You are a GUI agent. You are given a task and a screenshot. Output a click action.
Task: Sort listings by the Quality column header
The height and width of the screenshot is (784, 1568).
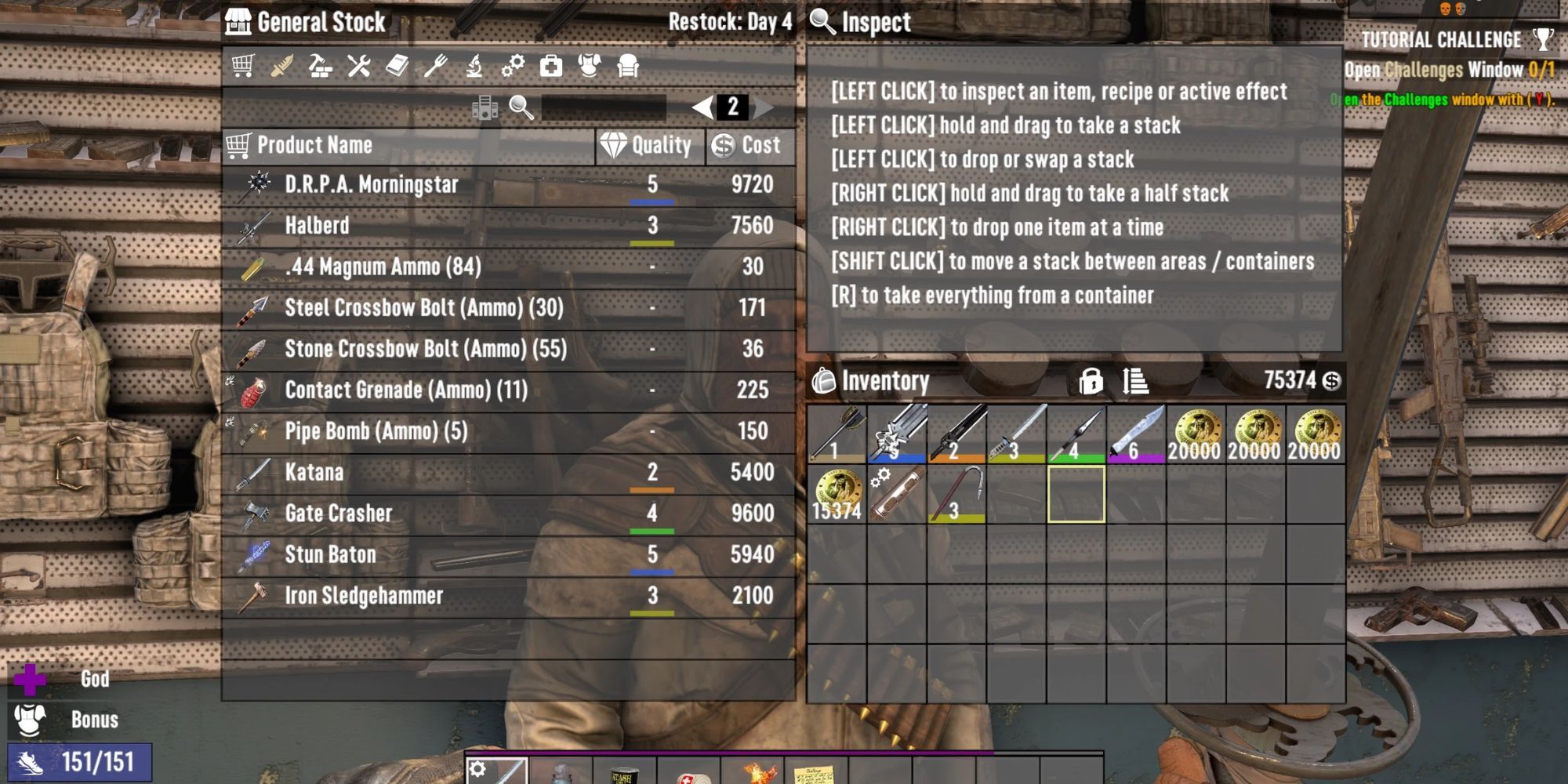[651, 144]
